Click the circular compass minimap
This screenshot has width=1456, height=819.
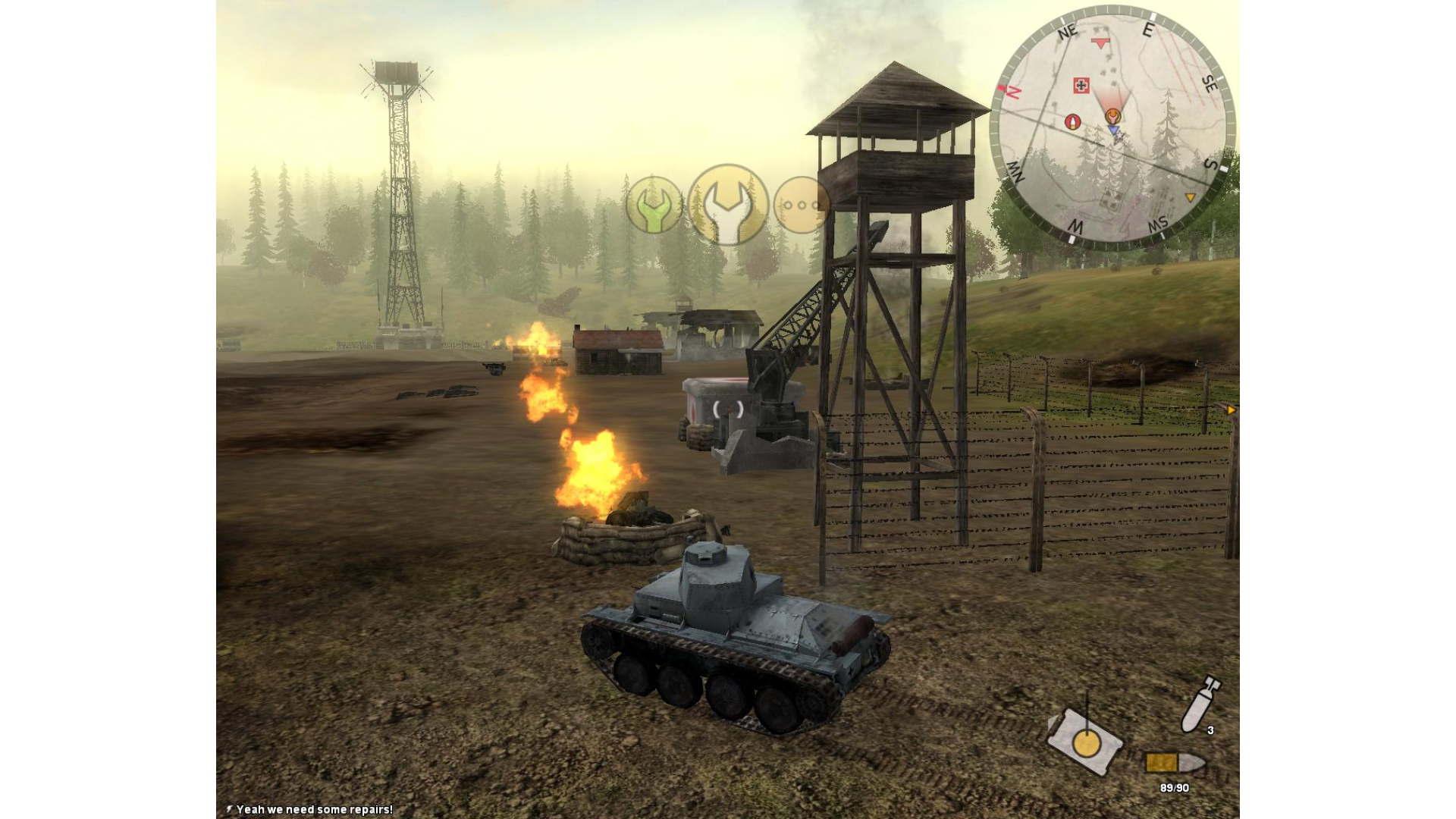(1112, 127)
